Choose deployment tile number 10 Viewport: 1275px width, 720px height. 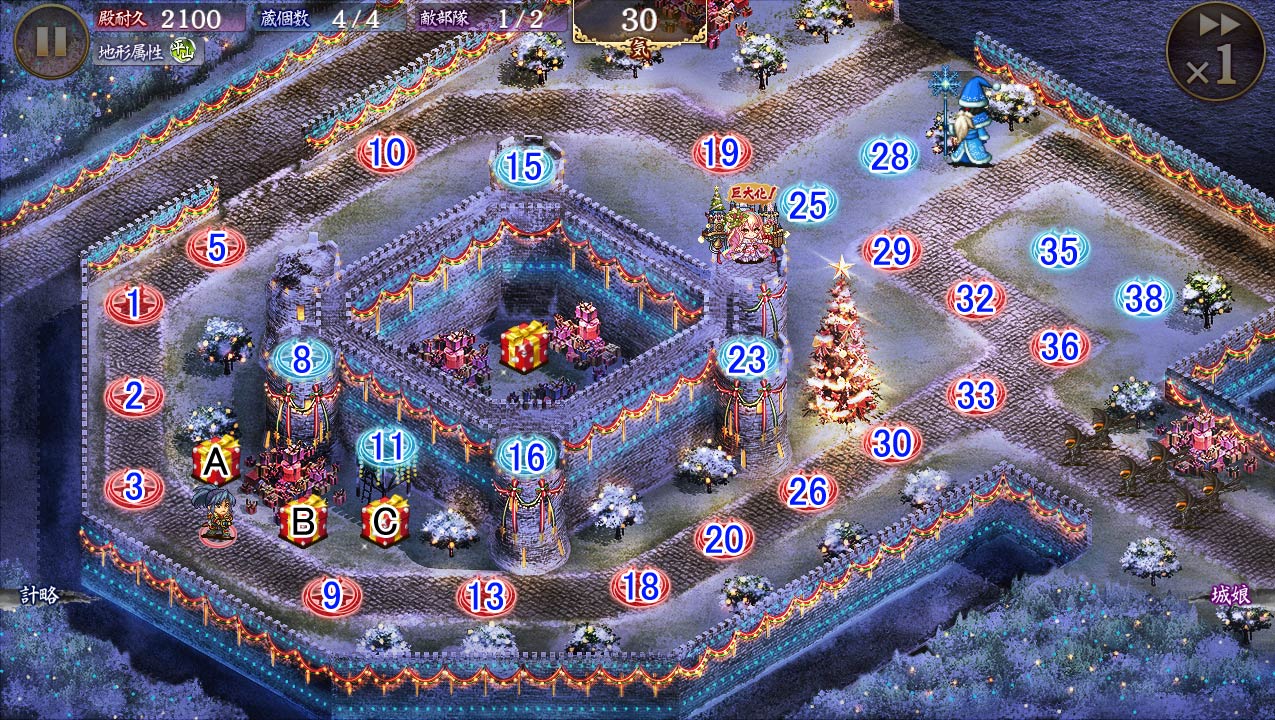click(387, 153)
